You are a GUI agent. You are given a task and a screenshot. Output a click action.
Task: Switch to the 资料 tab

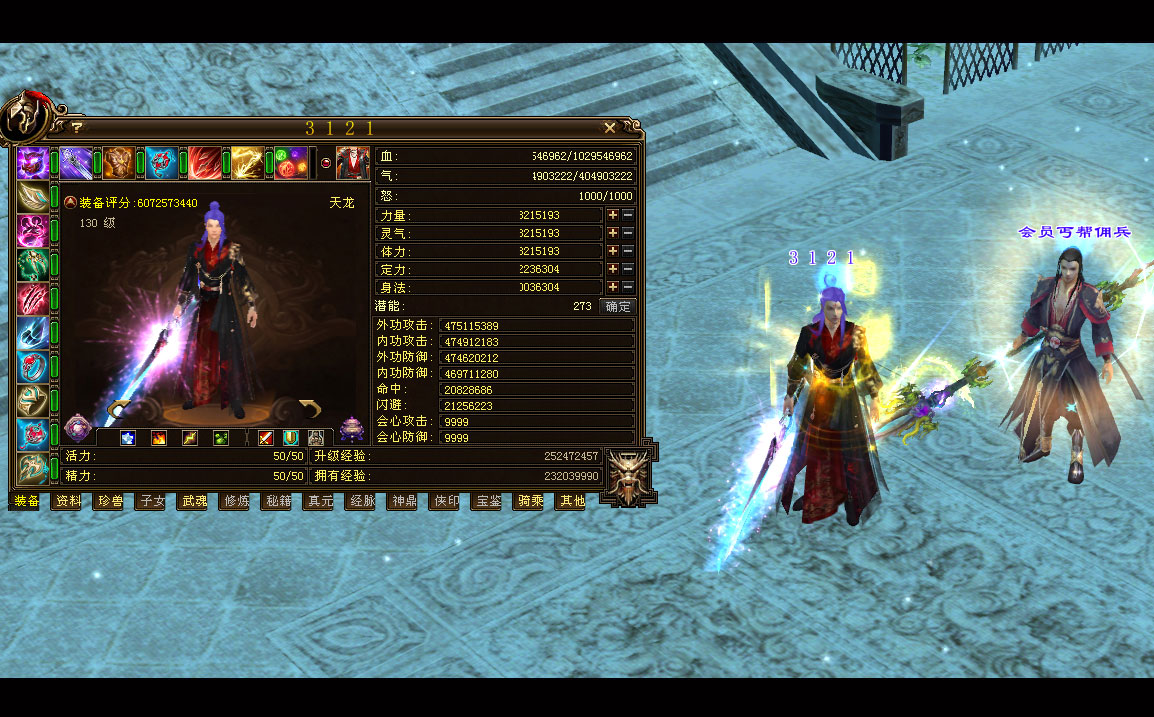pyautogui.click(x=68, y=501)
